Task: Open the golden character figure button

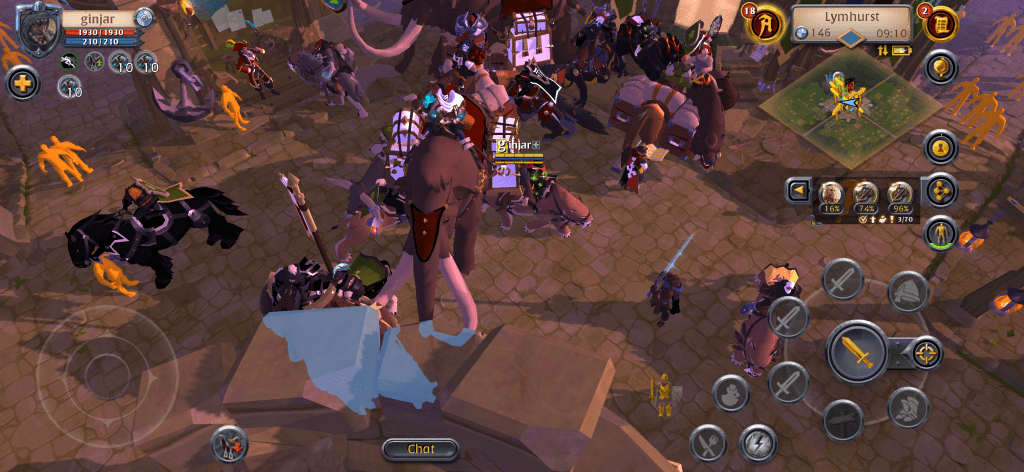Action: tap(940, 233)
